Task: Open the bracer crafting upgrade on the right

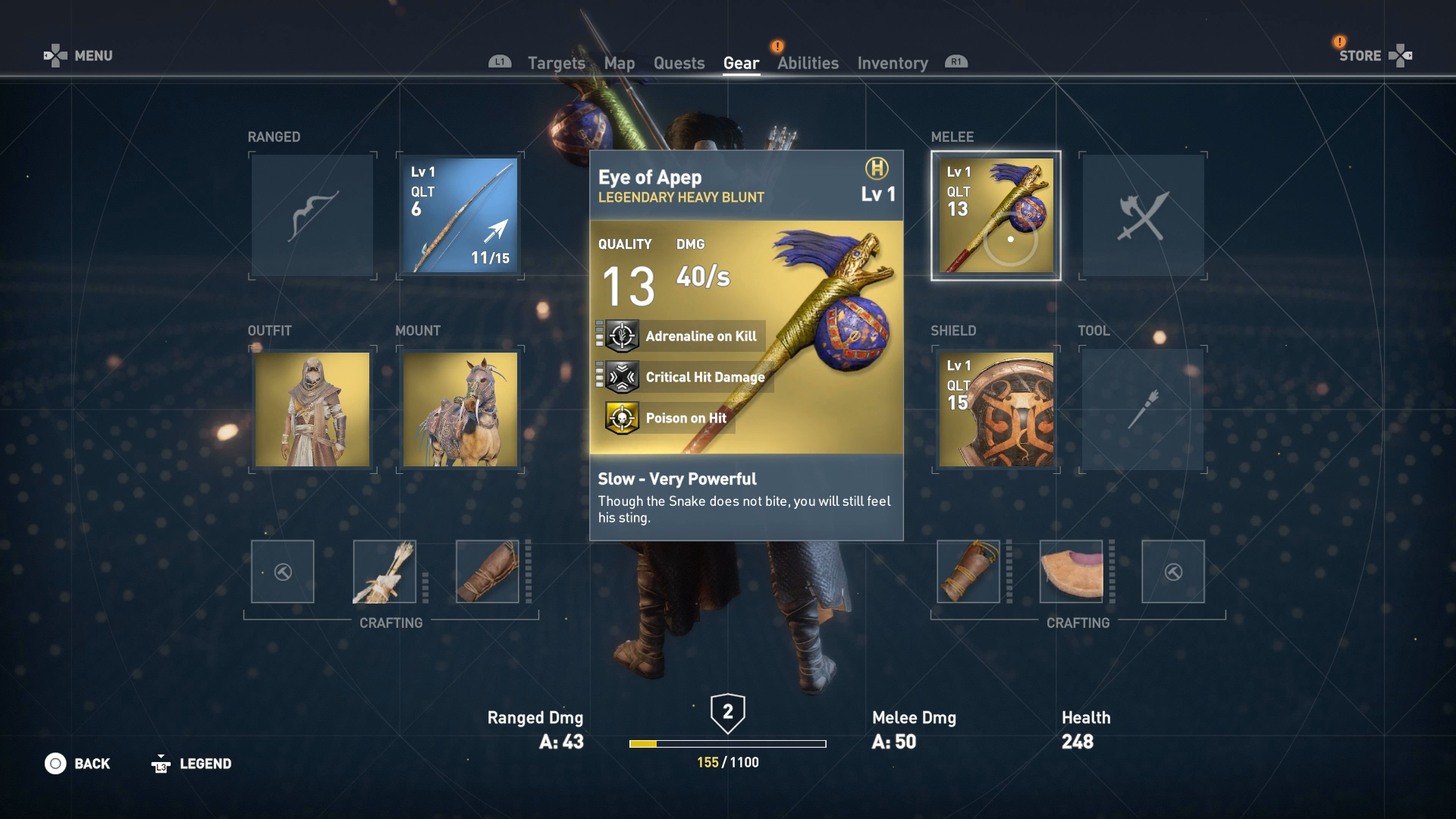Action: coord(968,572)
